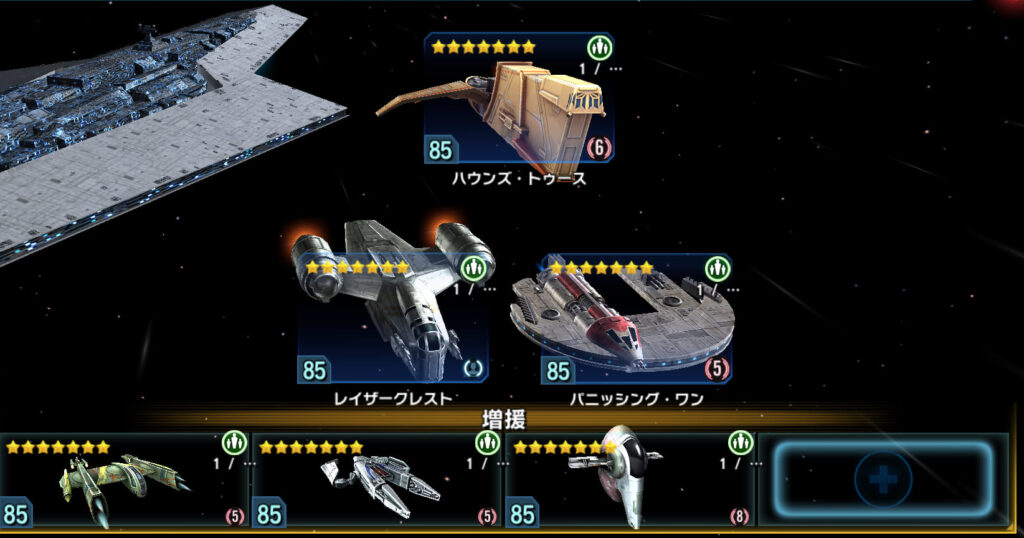
Task: Select the yellow-green twin-engine reinforcement ship
Action: tap(125, 482)
